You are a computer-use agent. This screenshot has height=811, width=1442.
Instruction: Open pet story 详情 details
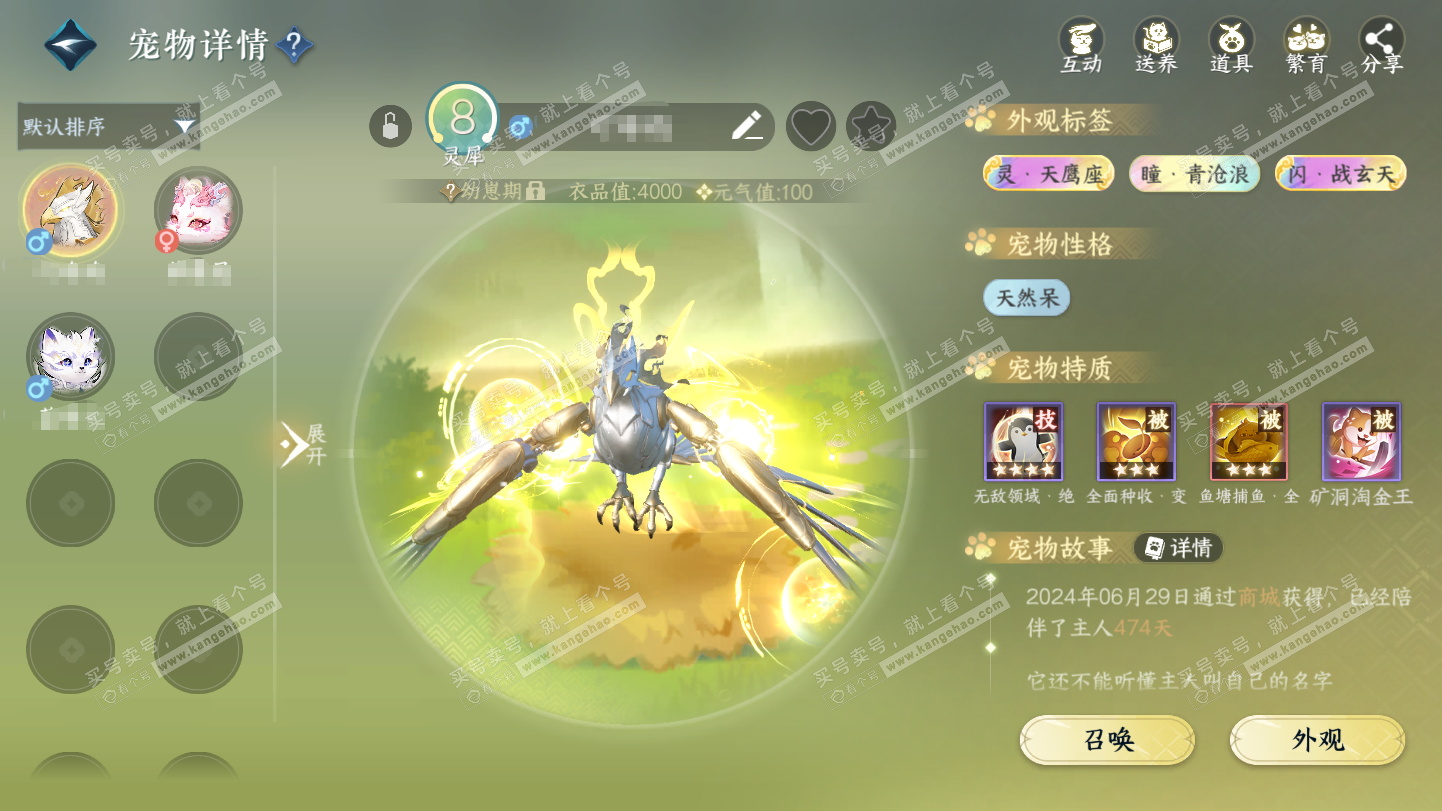coord(1178,548)
